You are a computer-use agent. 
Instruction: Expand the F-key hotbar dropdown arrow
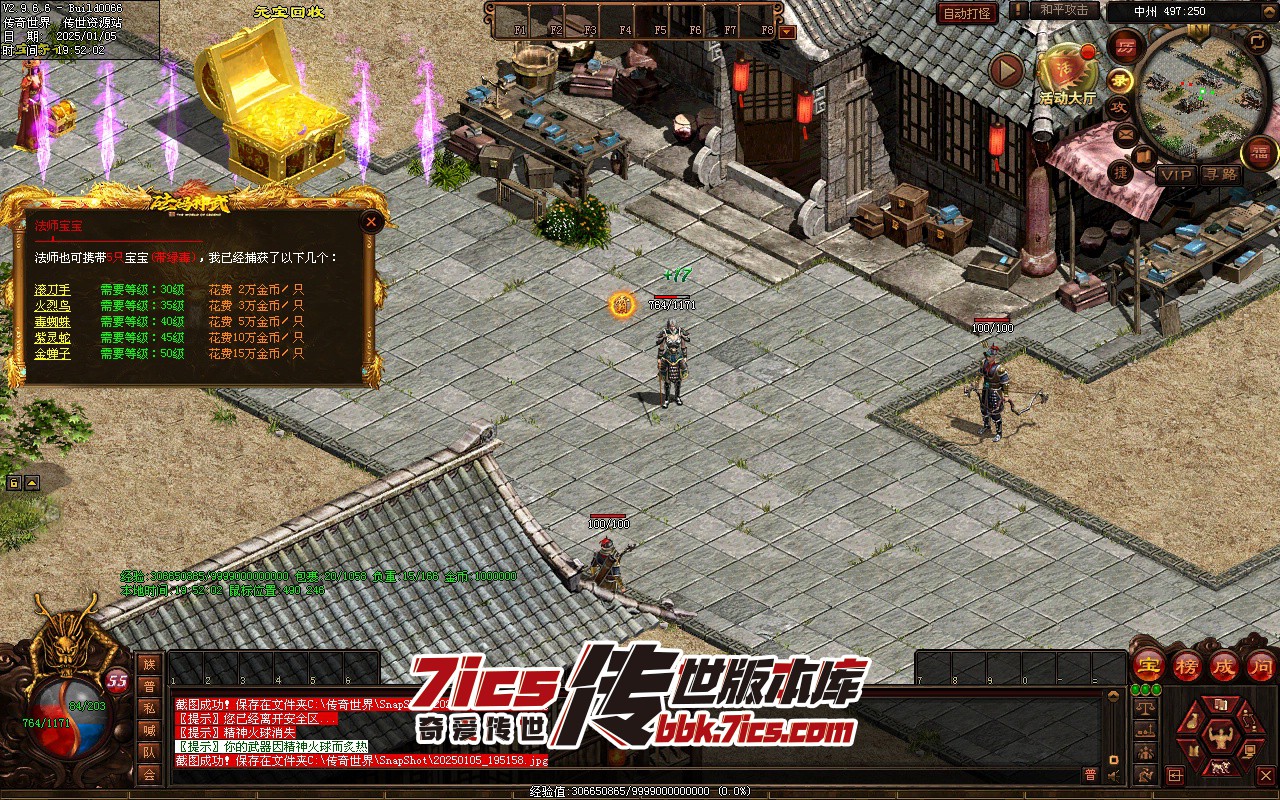tap(787, 31)
